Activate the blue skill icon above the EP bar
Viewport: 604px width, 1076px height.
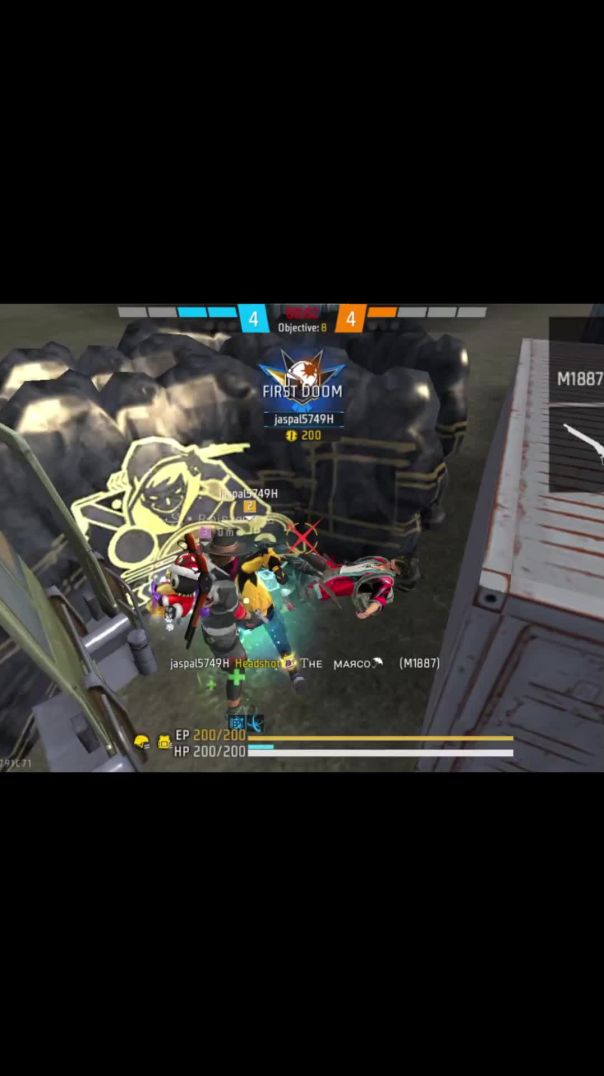pyautogui.click(x=238, y=722)
